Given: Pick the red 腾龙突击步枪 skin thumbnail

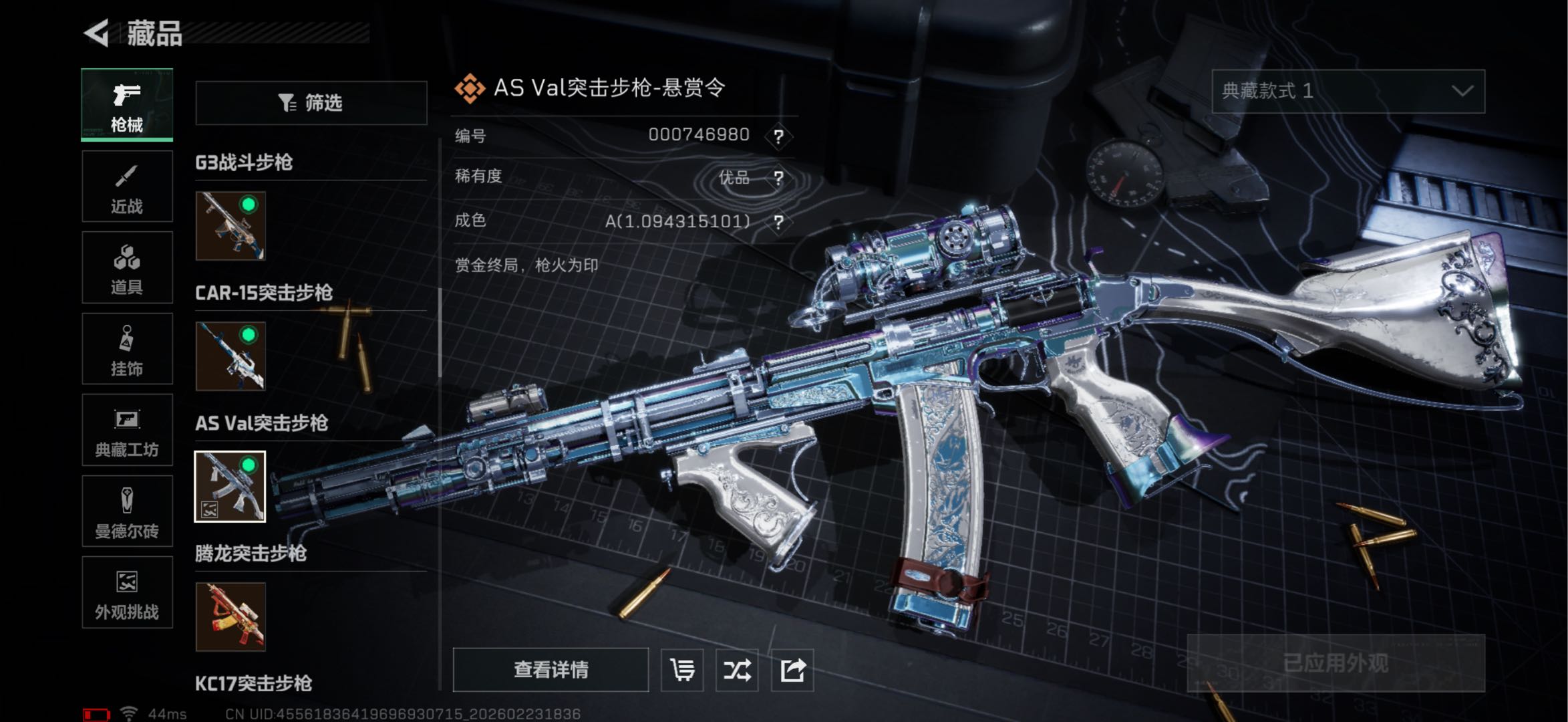Looking at the screenshot, I should (230, 616).
